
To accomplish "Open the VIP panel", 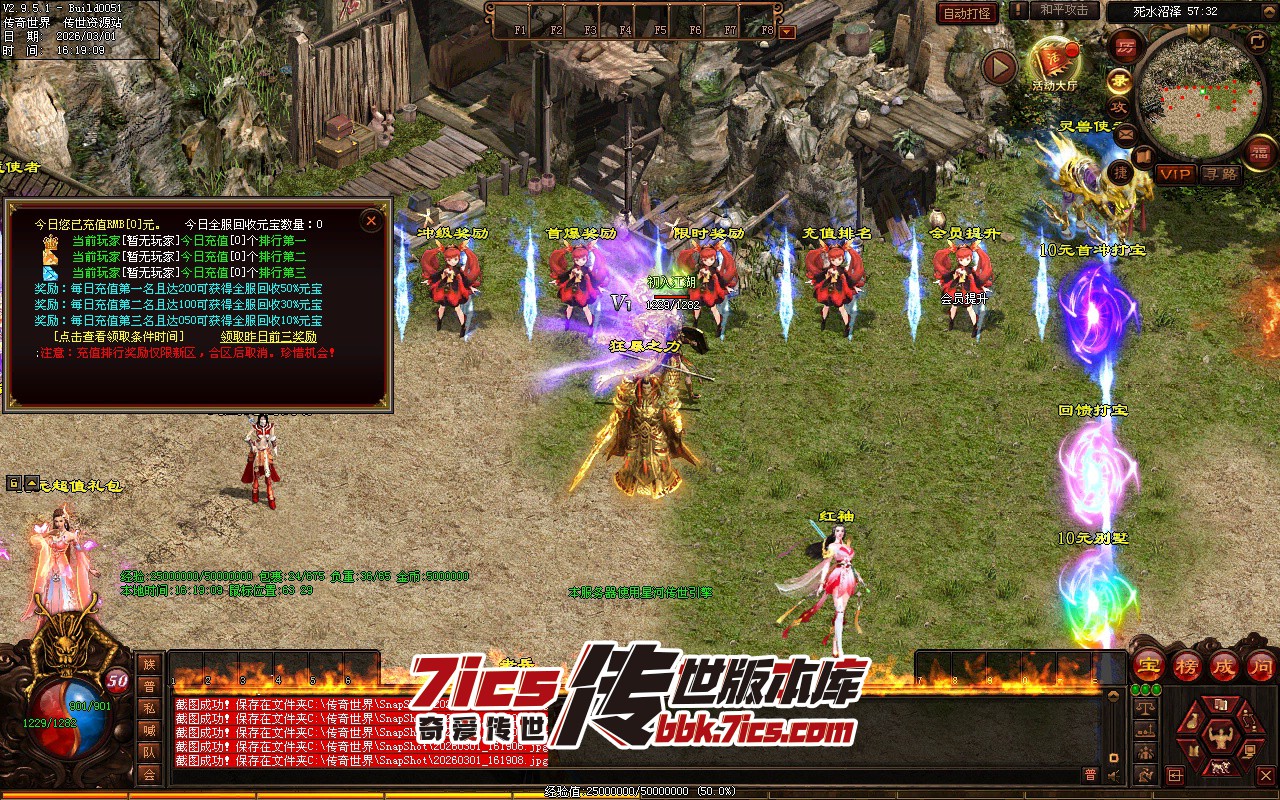I will tap(1176, 174).
